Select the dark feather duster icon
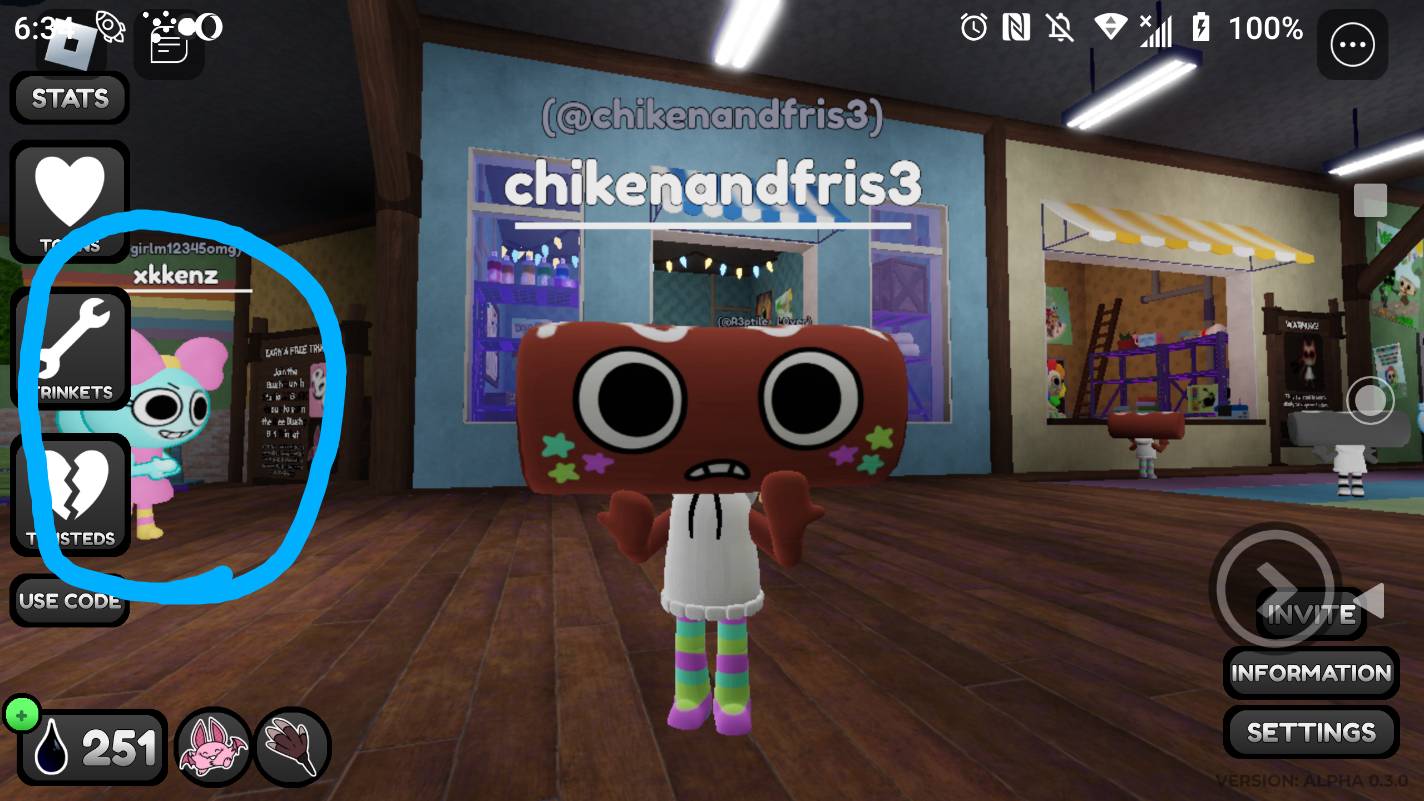1424x801 pixels. click(292, 747)
